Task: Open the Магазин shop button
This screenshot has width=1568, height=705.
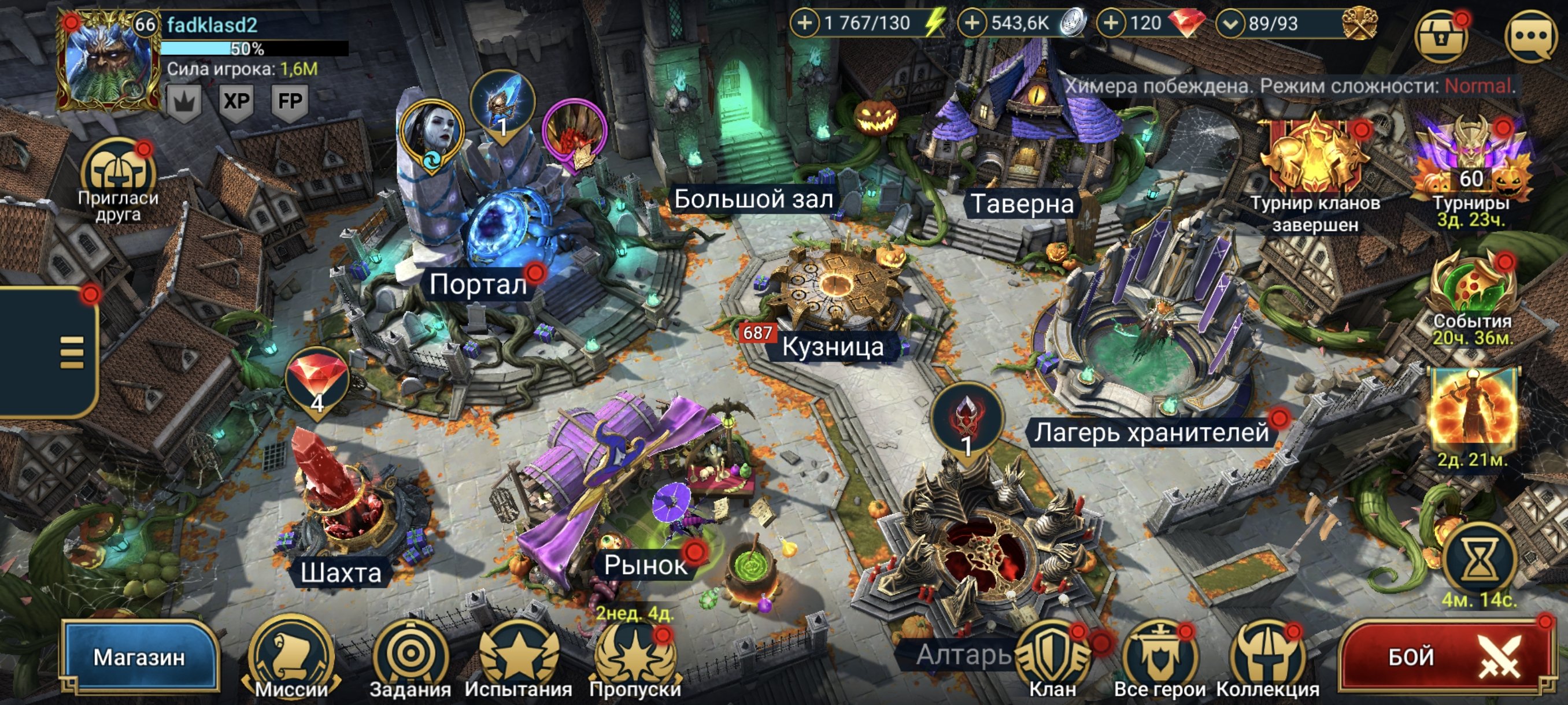Action: [x=139, y=657]
